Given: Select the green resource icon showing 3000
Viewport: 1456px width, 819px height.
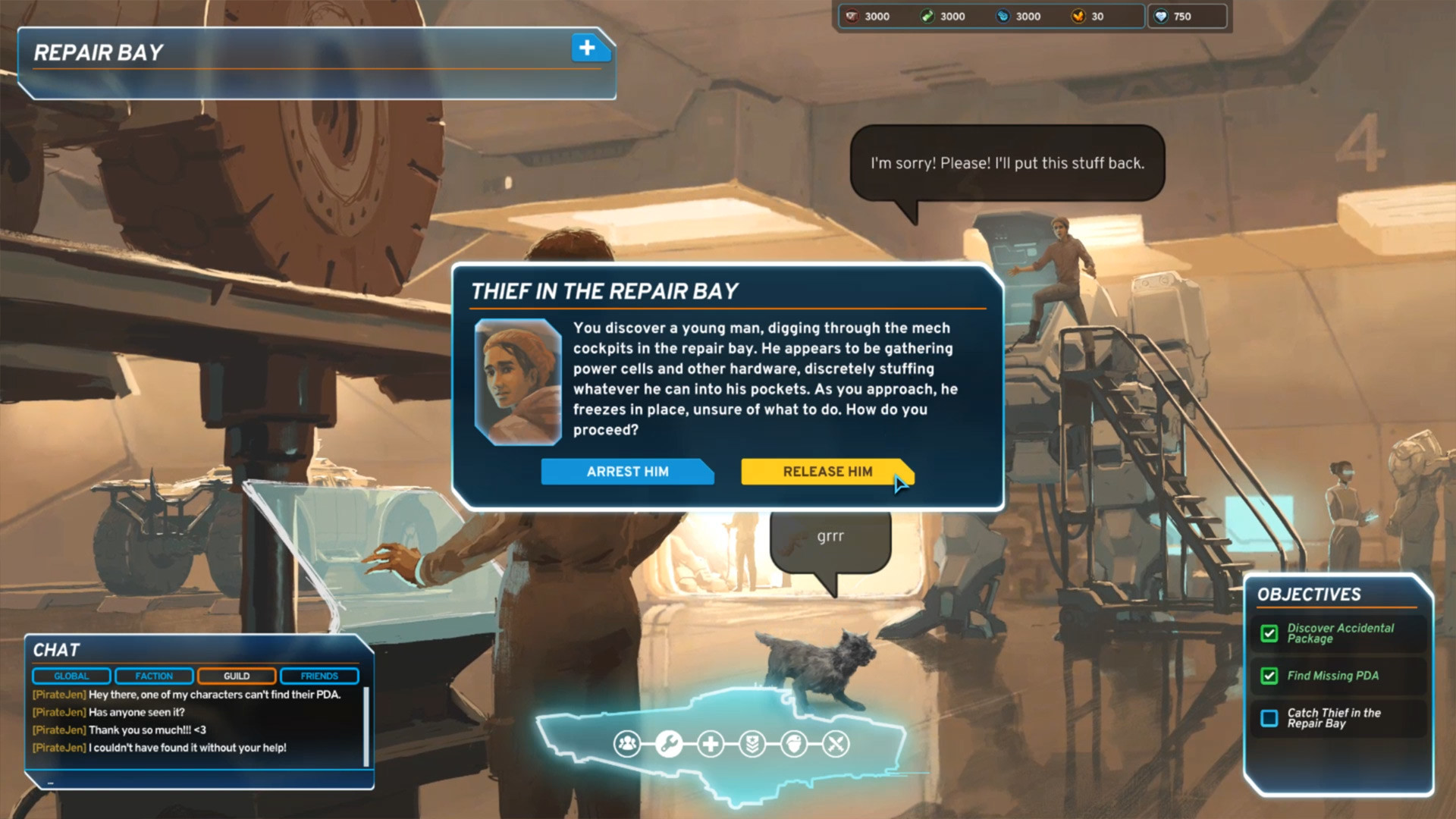Looking at the screenshot, I should point(928,16).
